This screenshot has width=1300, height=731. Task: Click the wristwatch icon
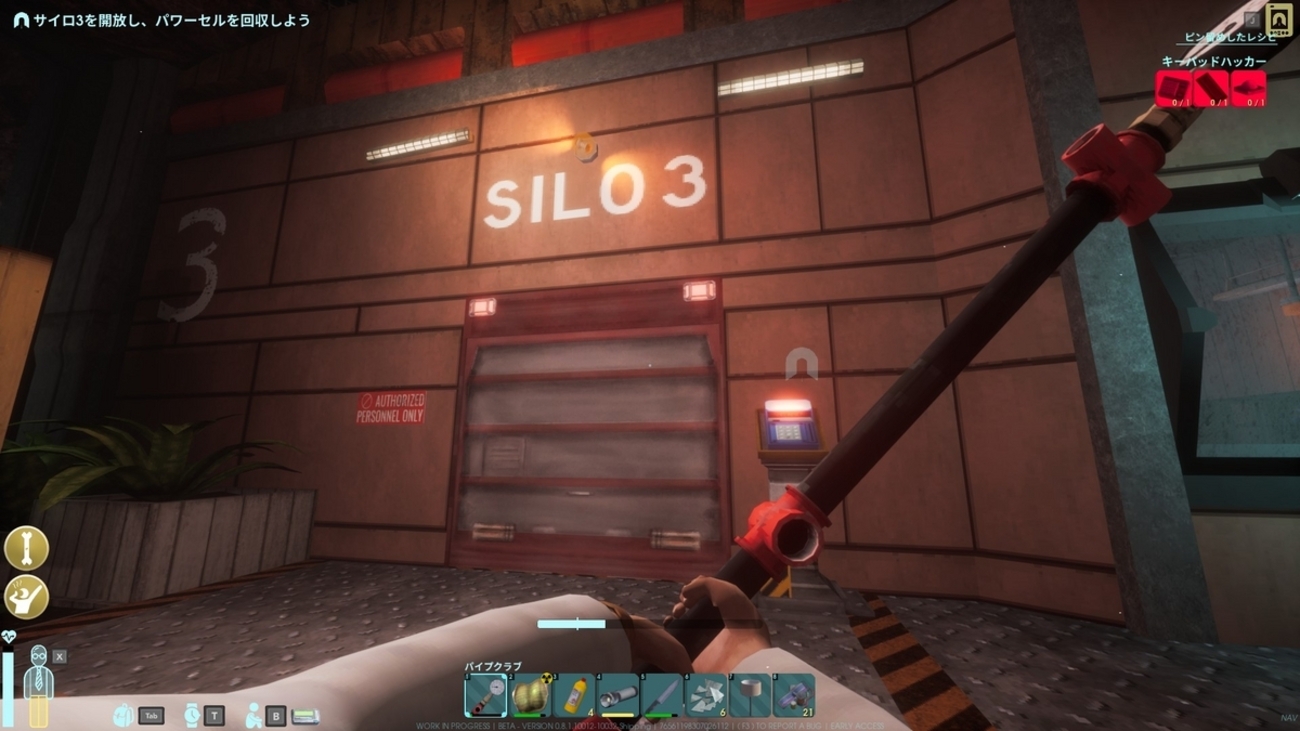(192, 715)
